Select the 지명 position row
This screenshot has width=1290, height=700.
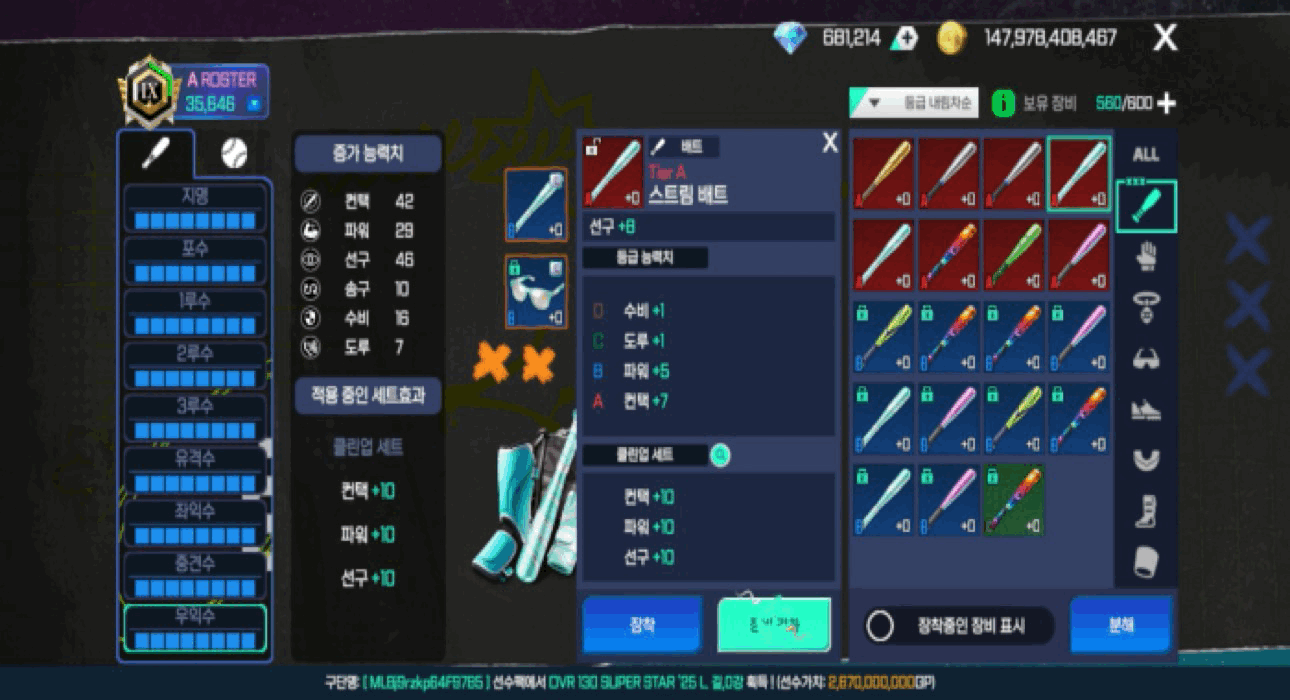(195, 207)
